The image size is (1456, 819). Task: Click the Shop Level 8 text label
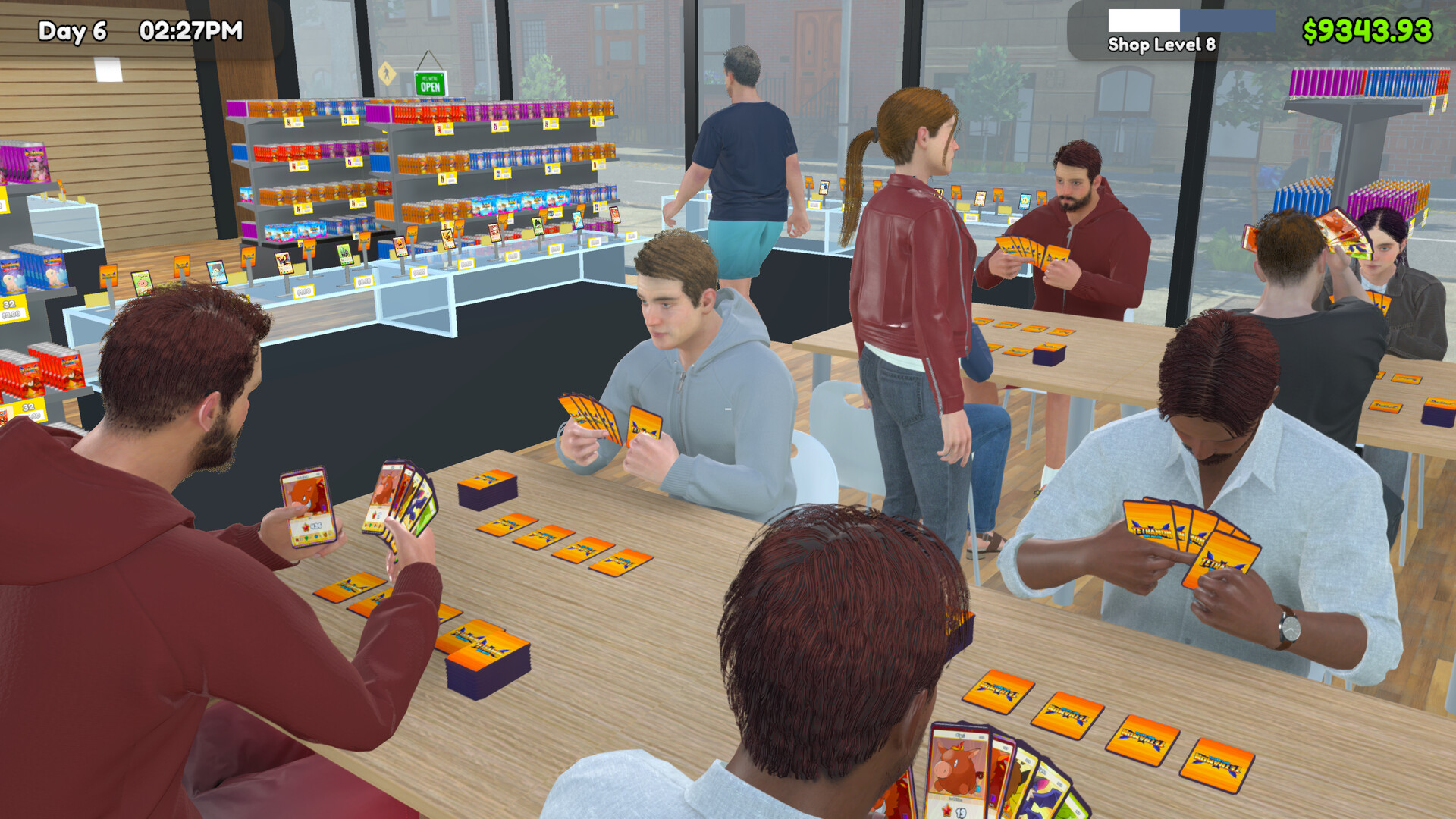tap(1163, 44)
